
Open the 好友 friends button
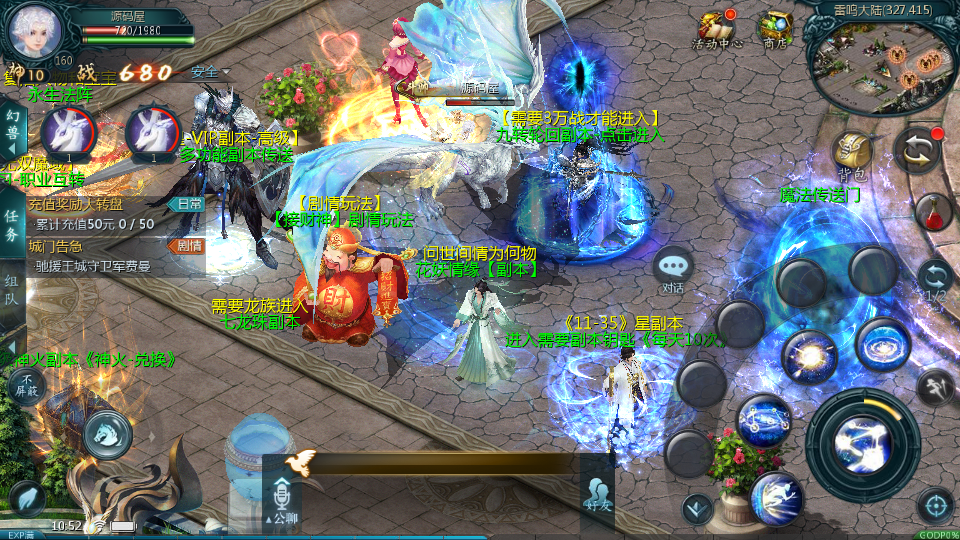click(598, 494)
